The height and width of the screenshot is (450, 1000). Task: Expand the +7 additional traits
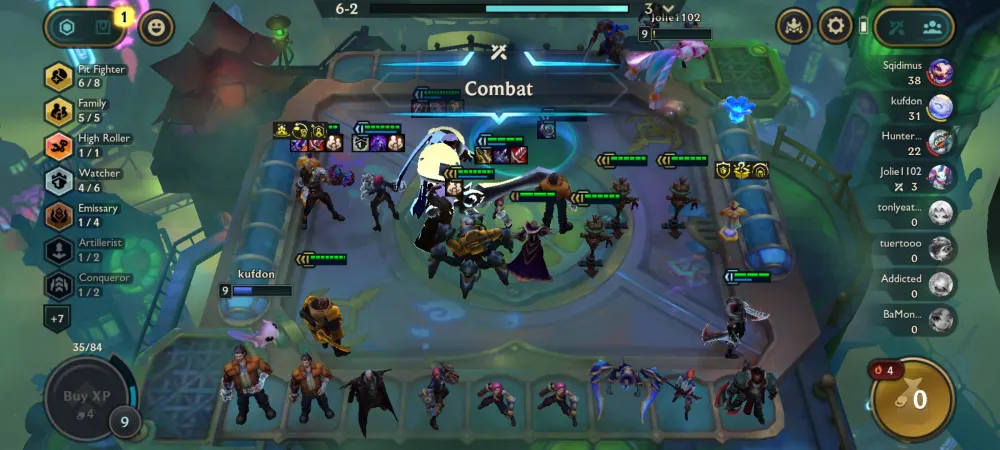coord(57,318)
